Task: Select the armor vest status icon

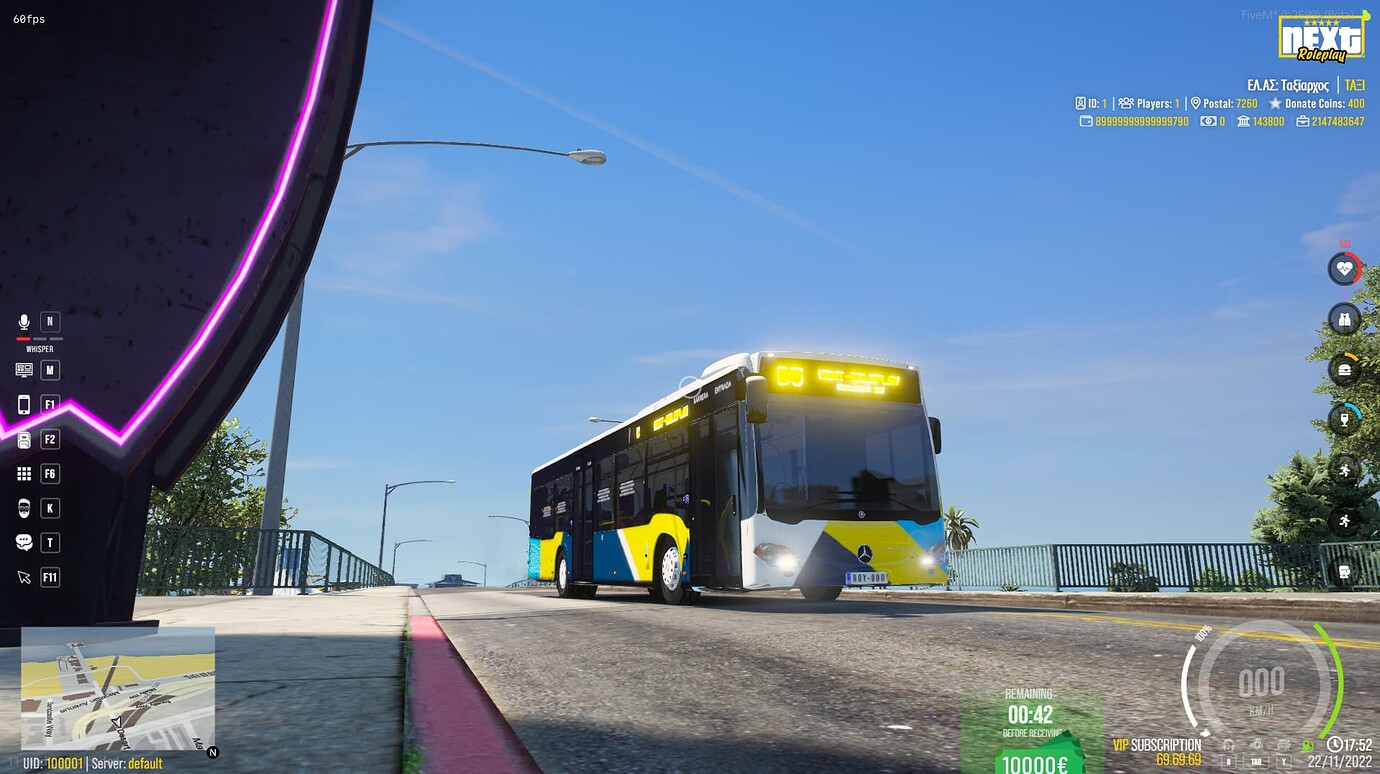Action: [1345, 319]
